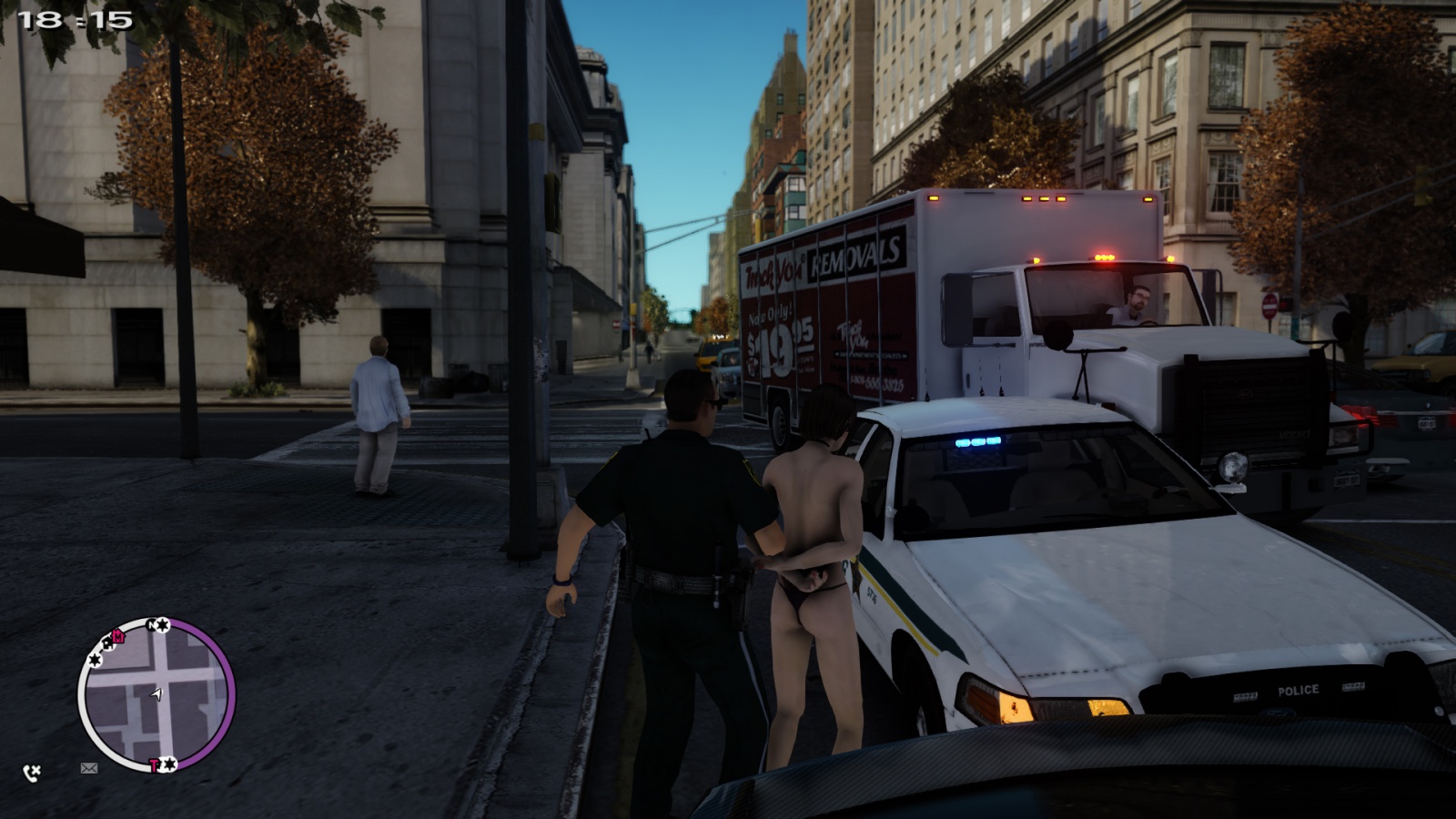This screenshot has width=1456, height=819.
Task: Open the grey envelope message icon
Action: coord(88,768)
